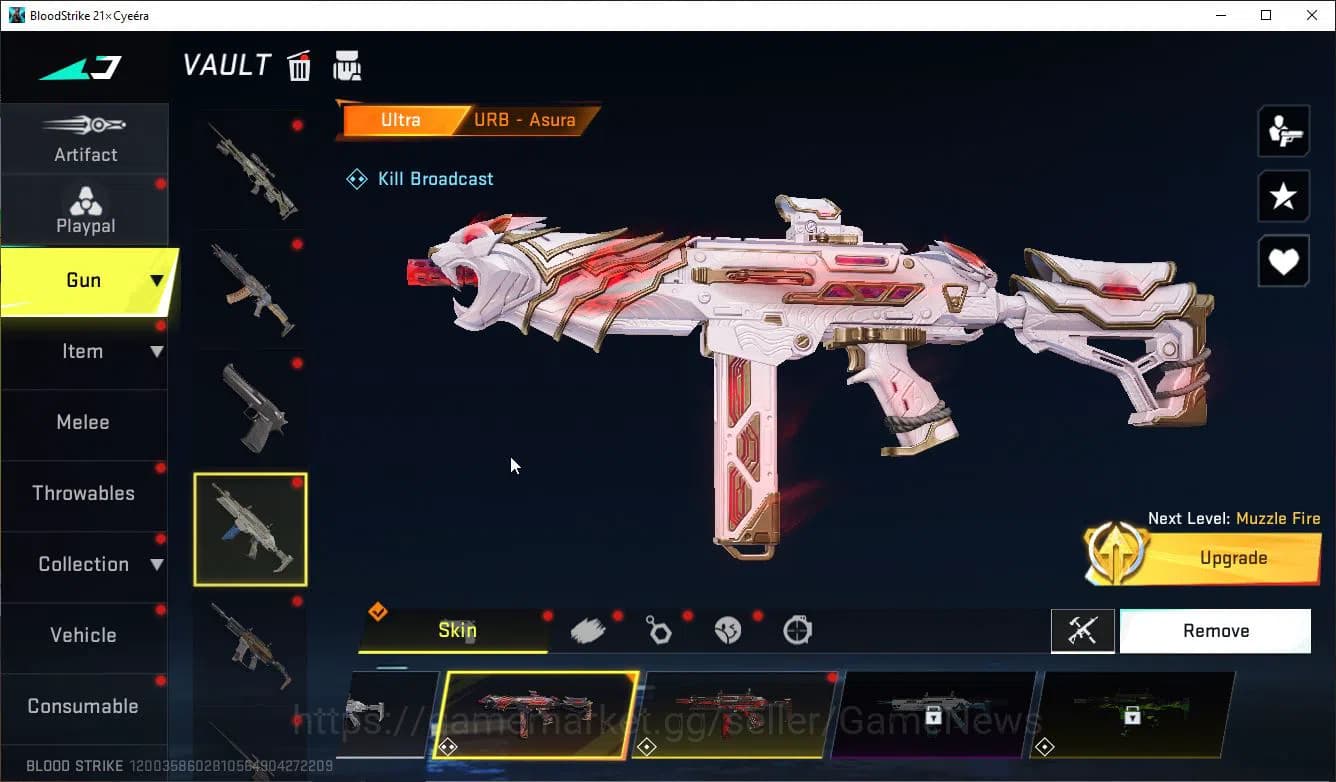Click the person-with-gun pose icon
The width and height of the screenshot is (1336, 782).
1283,130
